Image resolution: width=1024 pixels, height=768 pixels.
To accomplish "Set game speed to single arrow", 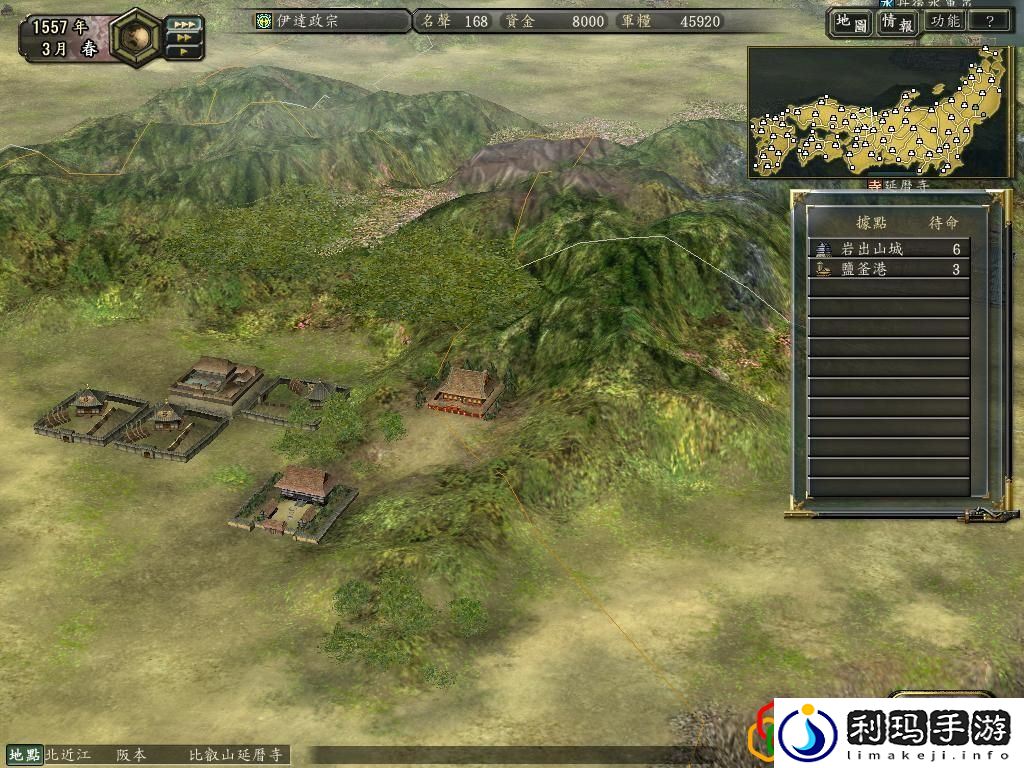I will pos(185,50).
